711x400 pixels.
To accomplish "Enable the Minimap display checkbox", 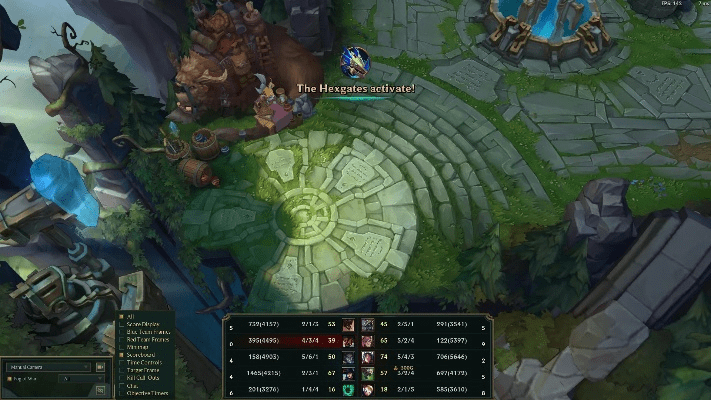I will (121, 346).
